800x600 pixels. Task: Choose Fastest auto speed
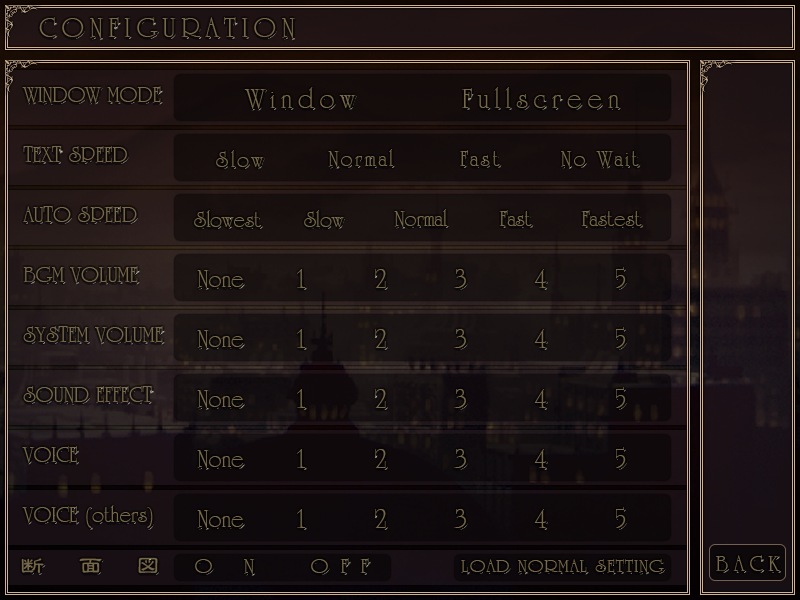[612, 220]
